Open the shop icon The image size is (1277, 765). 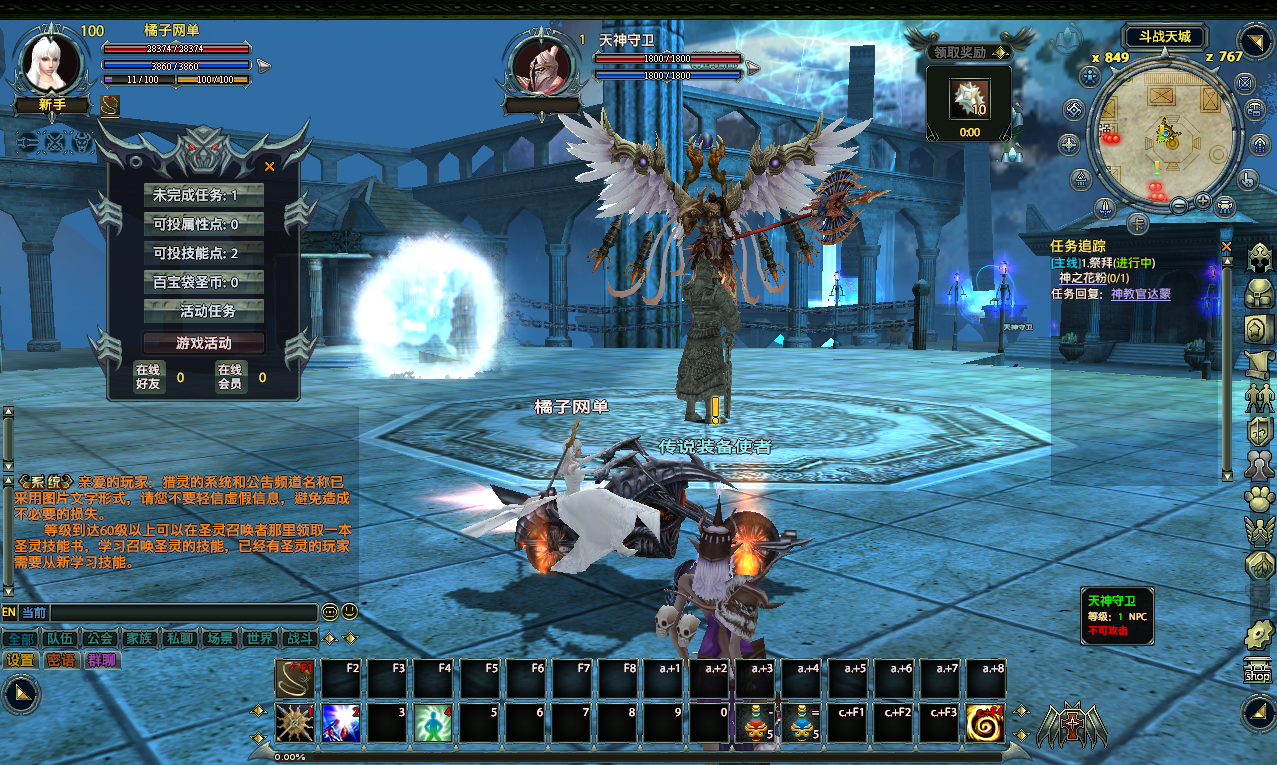click(x=1257, y=672)
